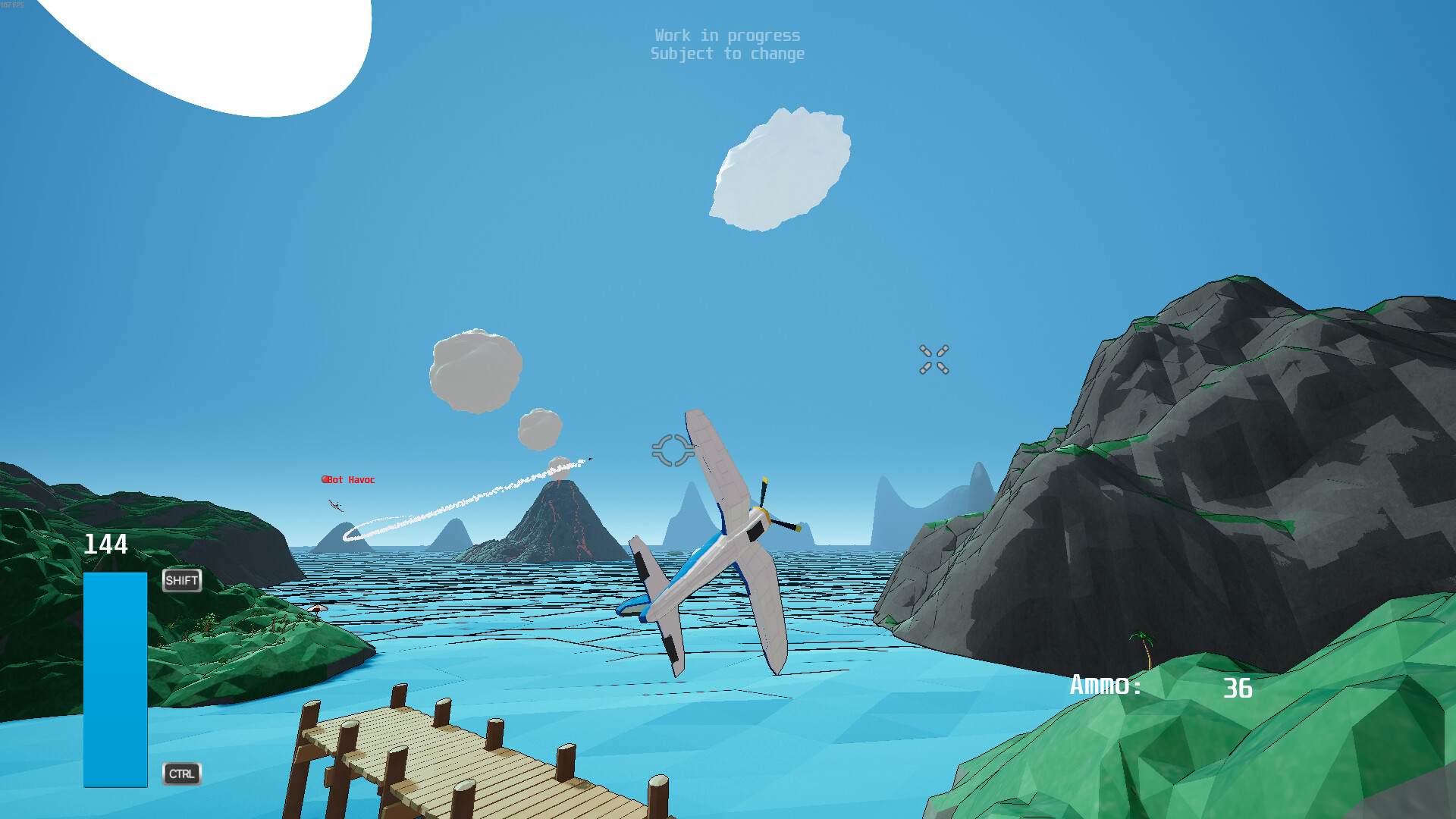Screen dimensions: 1456x819
Task: Click the Ammo counter on the HUD
Action: coord(1105,685)
